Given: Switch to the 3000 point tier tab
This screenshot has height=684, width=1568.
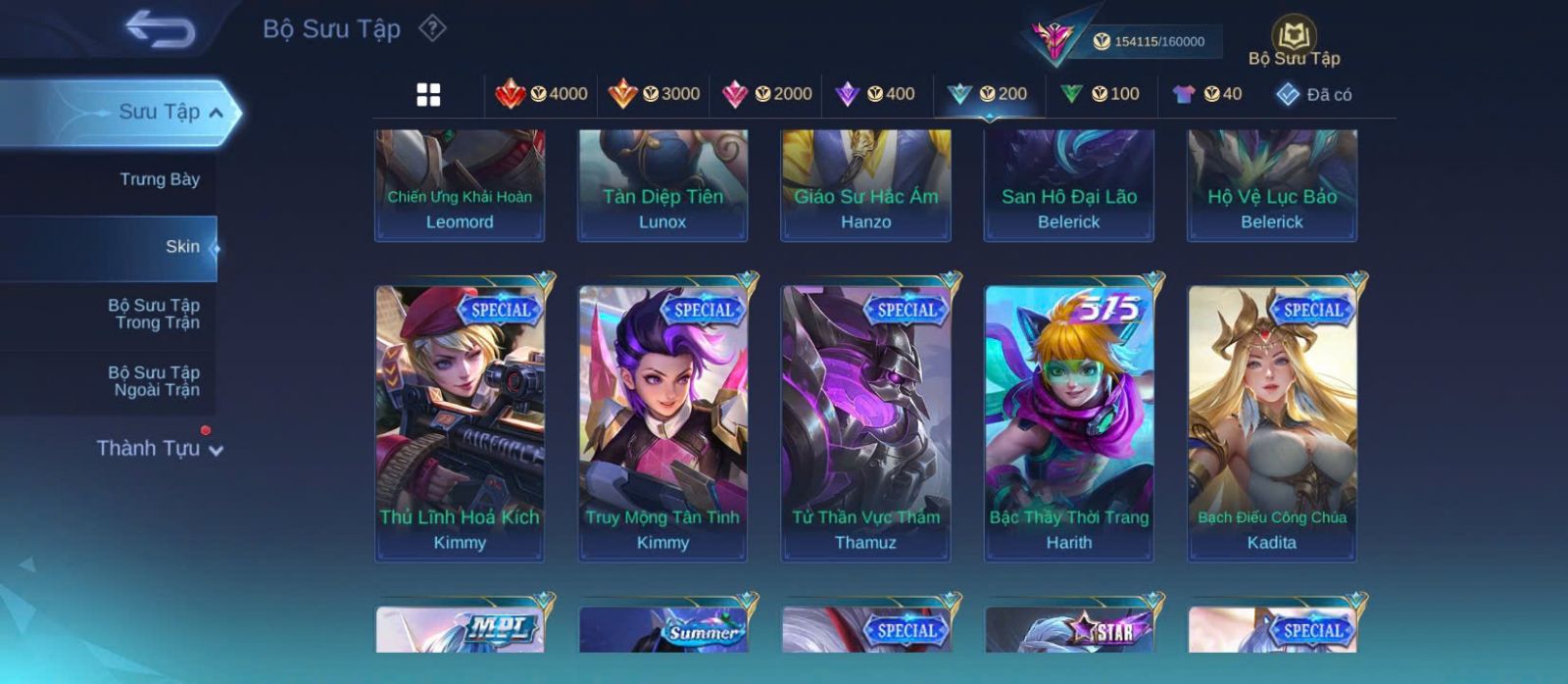Looking at the screenshot, I should (x=654, y=94).
